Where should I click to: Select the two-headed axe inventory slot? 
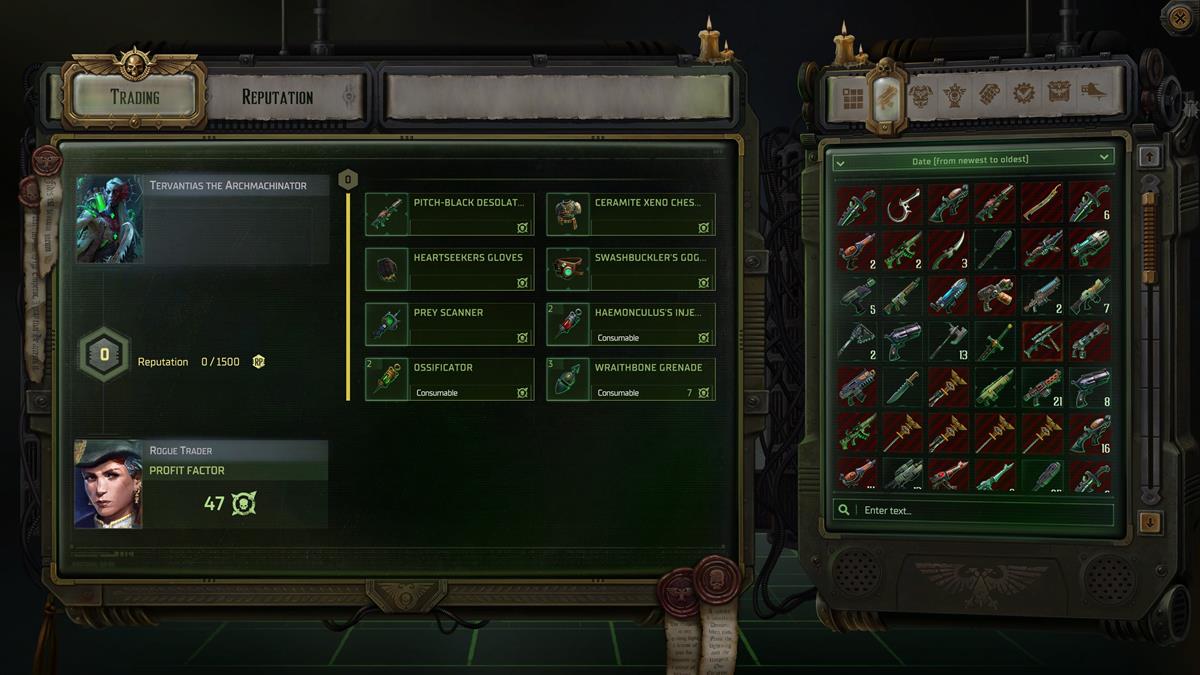pos(948,342)
